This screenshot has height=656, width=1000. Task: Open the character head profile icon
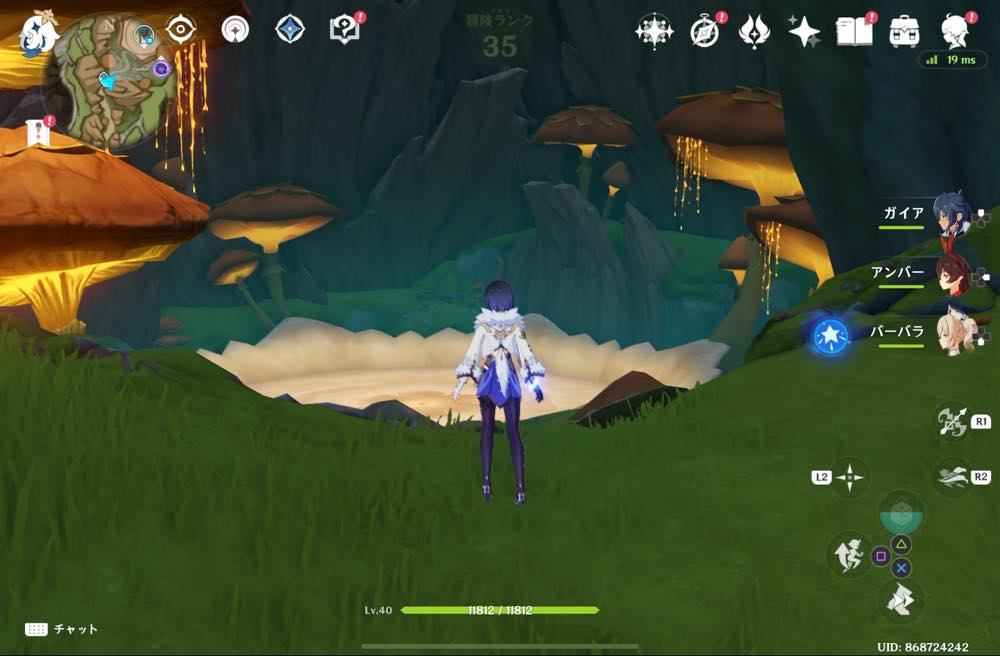point(955,32)
